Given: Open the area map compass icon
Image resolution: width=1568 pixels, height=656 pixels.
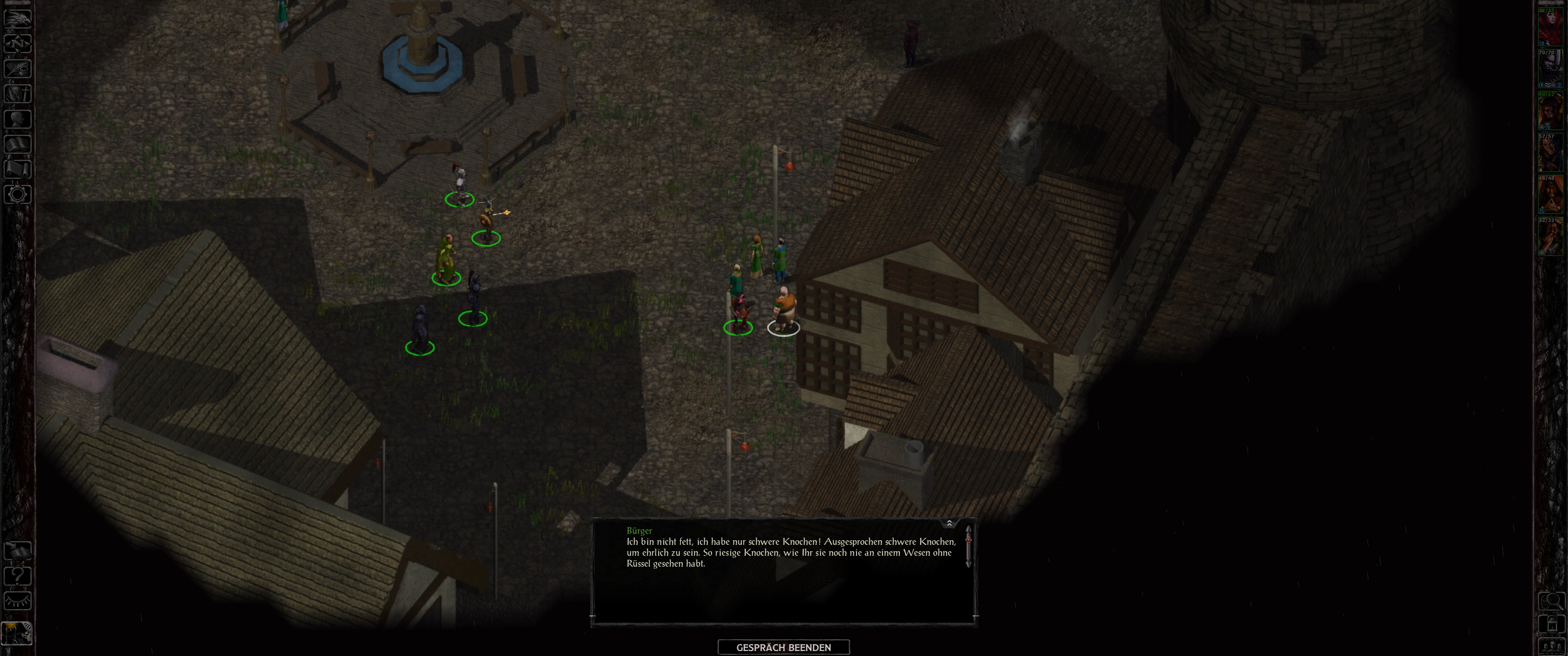Looking at the screenshot, I should click(x=17, y=43).
